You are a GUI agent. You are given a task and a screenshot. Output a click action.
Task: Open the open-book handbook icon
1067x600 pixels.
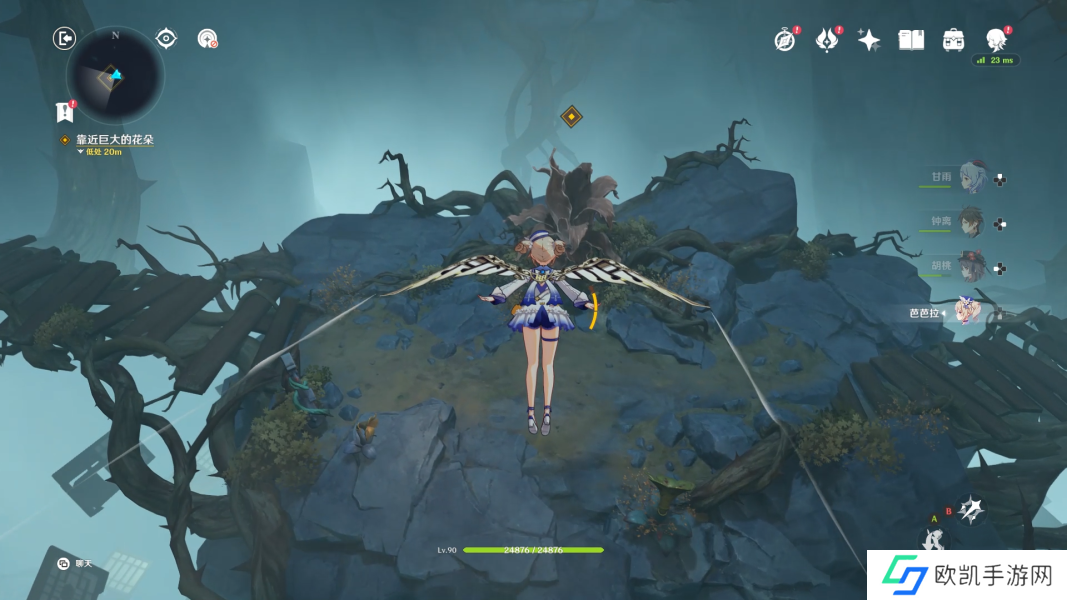click(911, 40)
